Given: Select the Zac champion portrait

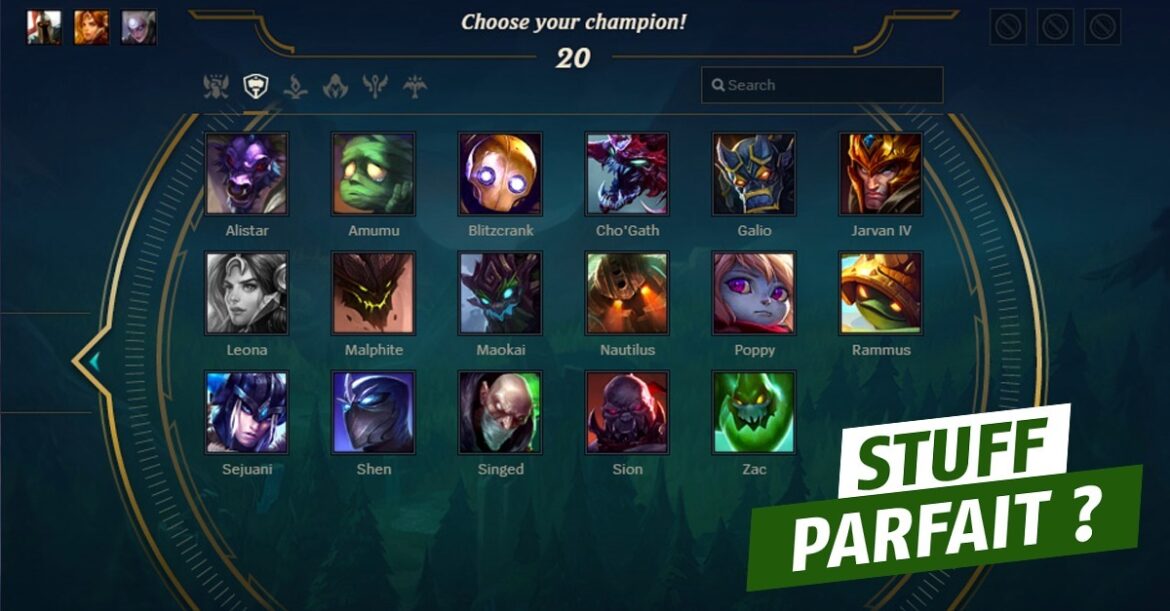Looking at the screenshot, I should pyautogui.click(x=754, y=412).
